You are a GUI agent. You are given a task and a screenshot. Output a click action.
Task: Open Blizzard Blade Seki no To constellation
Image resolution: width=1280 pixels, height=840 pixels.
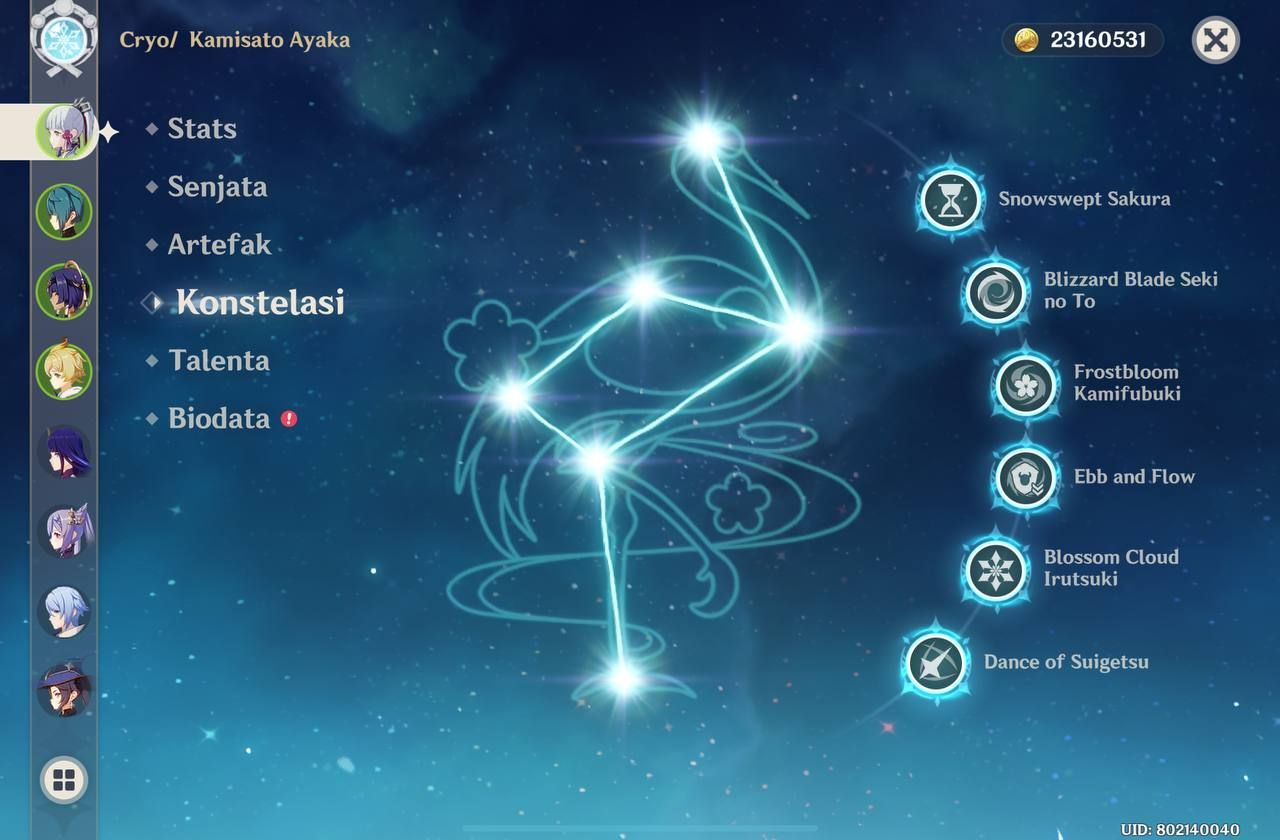[996, 292]
